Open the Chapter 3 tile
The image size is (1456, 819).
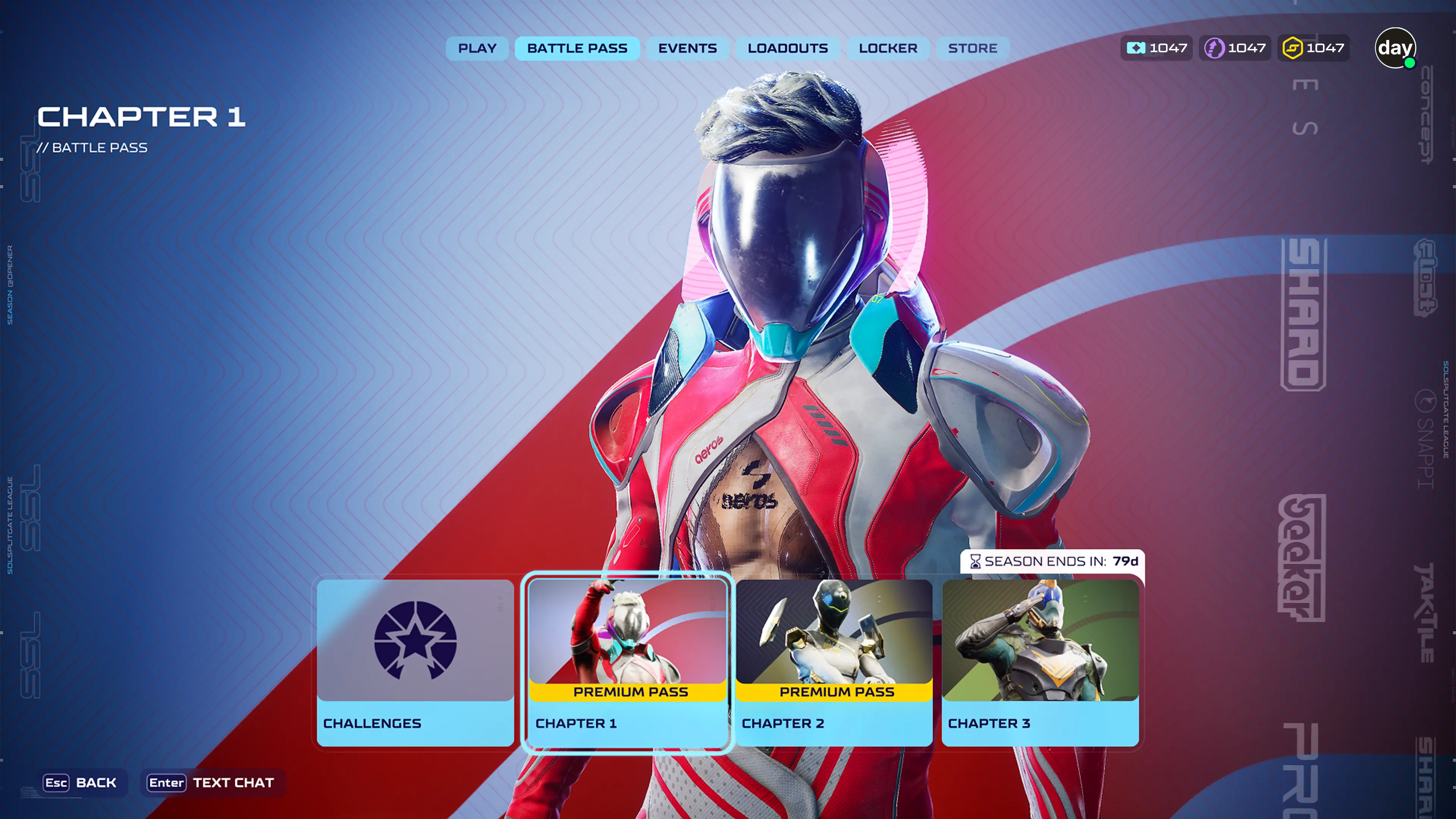pos(1040,662)
